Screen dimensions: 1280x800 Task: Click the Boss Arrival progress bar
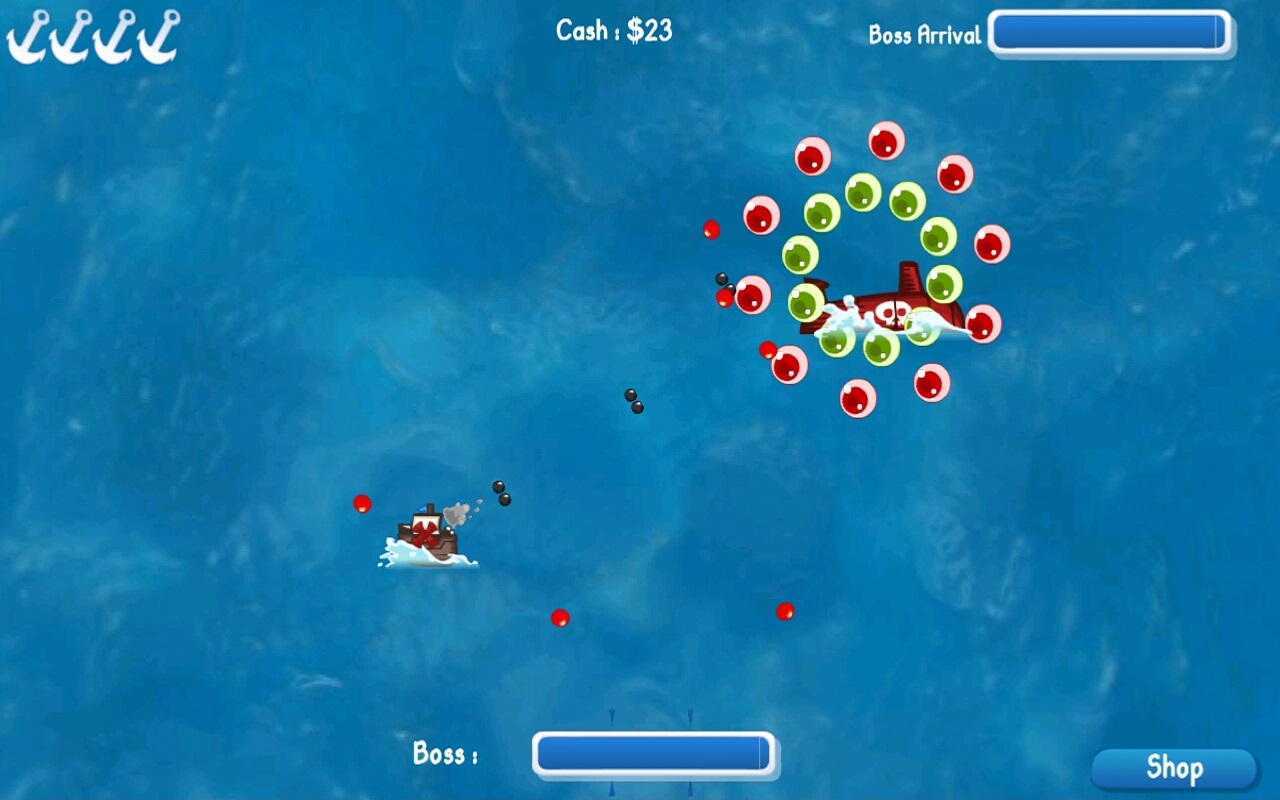coord(1111,34)
